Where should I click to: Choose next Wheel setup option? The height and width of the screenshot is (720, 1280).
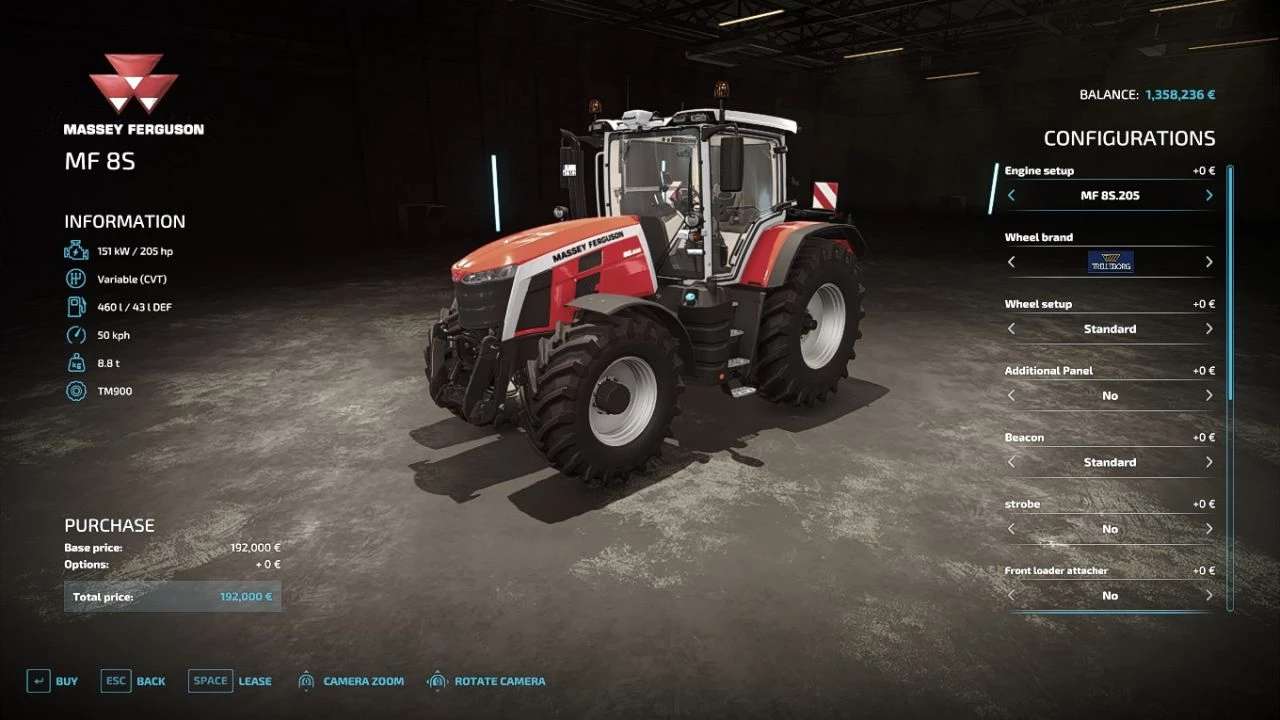pos(1209,329)
